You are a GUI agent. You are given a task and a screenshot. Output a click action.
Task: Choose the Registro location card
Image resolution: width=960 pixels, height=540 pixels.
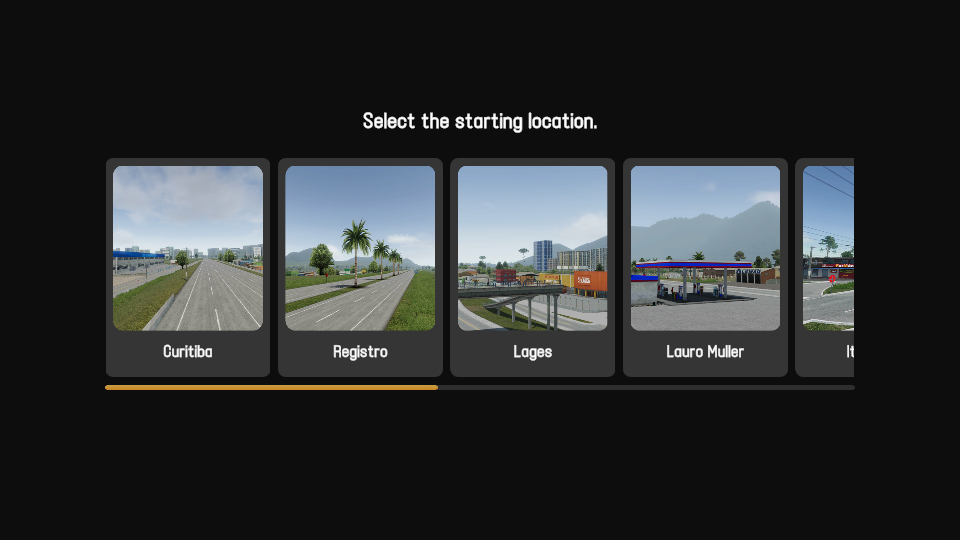pos(360,267)
